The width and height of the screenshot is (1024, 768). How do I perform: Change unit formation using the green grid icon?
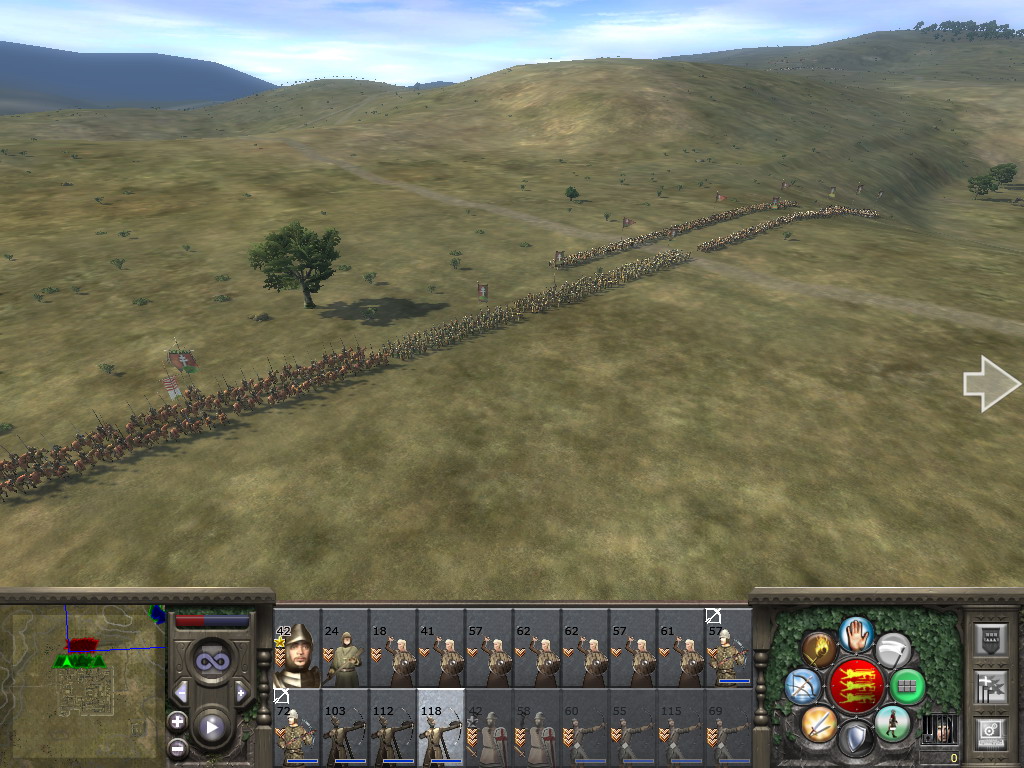(908, 686)
